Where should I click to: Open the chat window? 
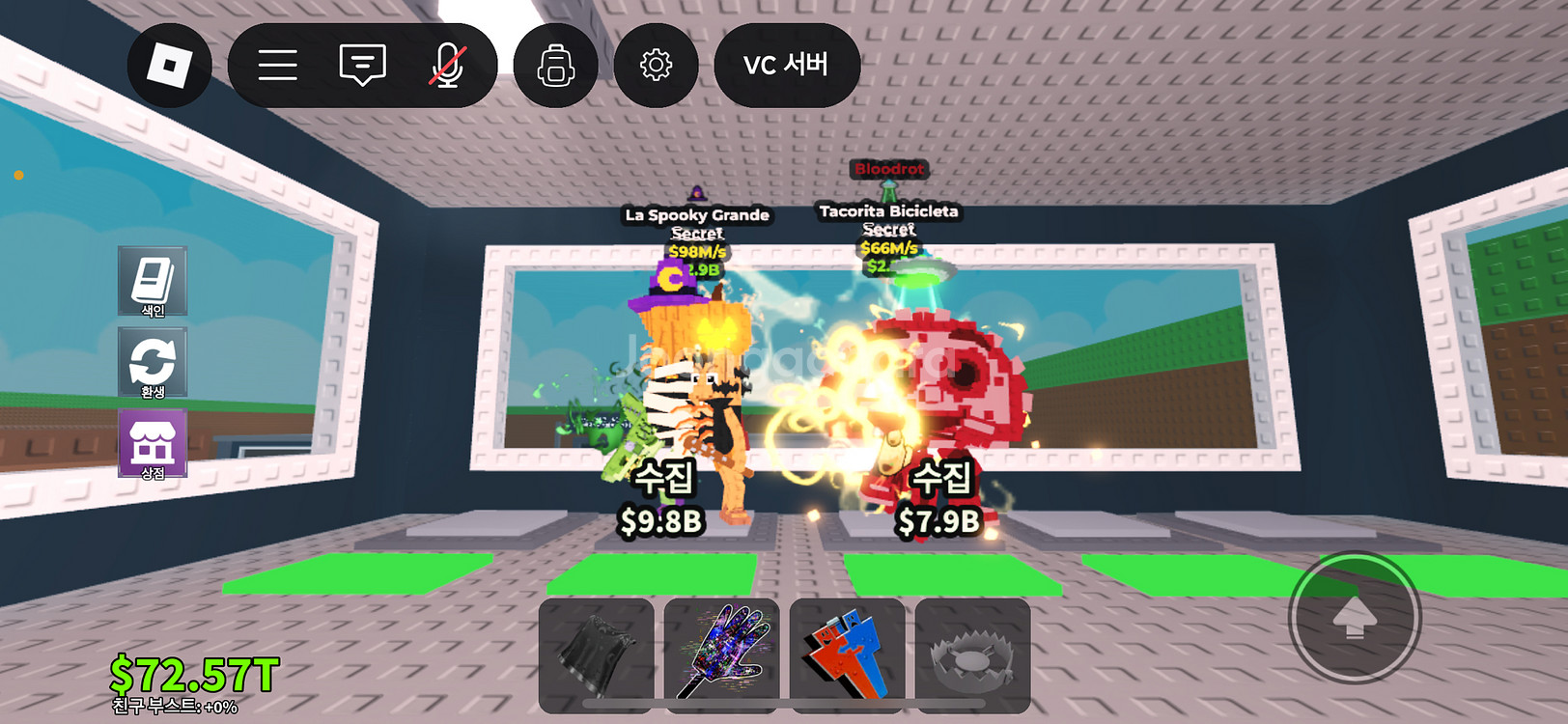(362, 66)
